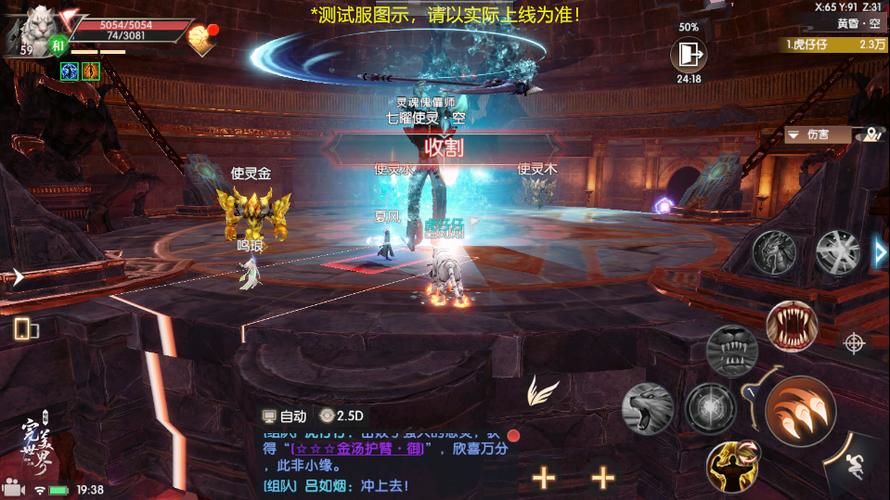Click the crosshair target lock button
The width and height of the screenshot is (890, 500).
854,343
